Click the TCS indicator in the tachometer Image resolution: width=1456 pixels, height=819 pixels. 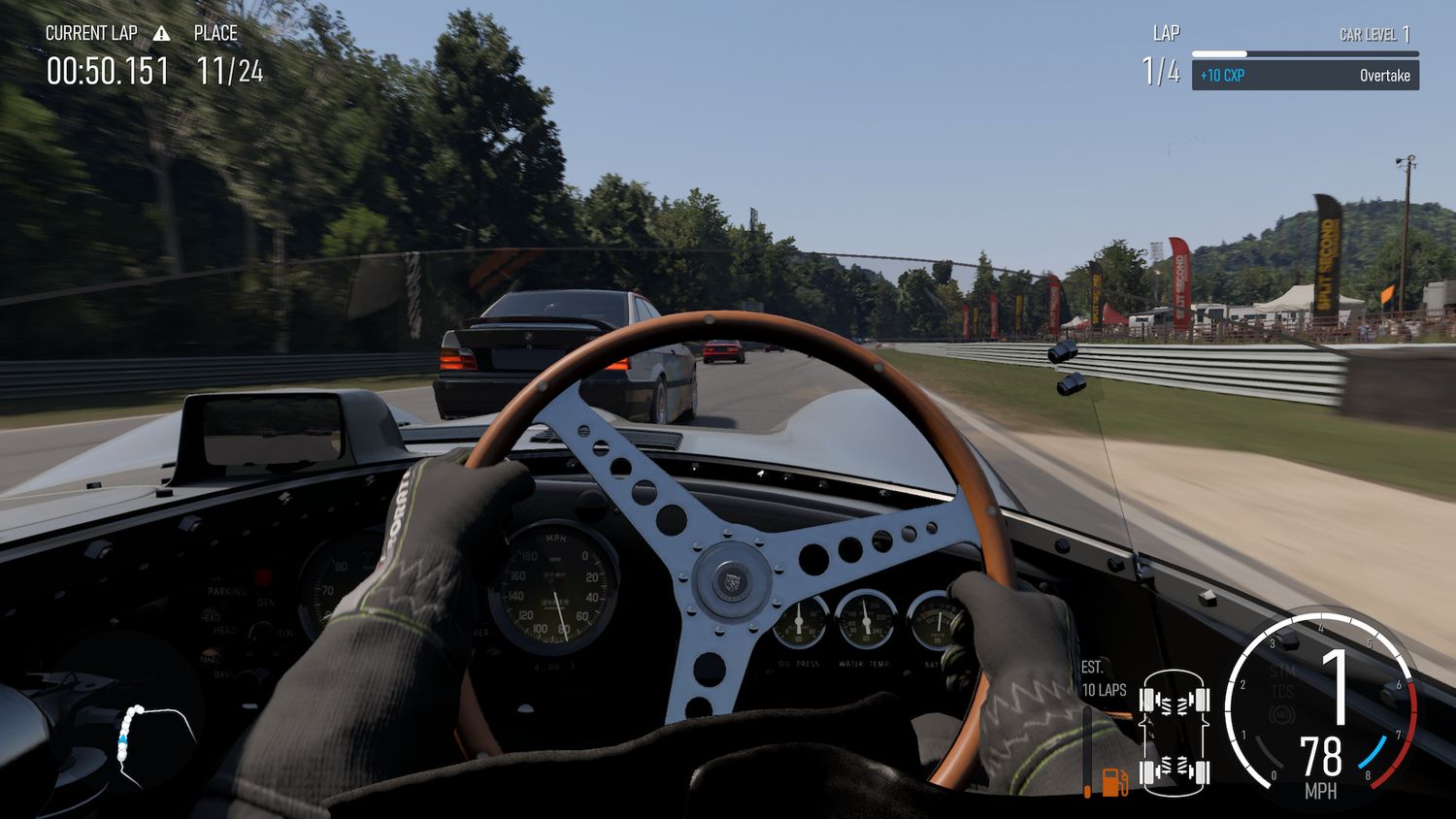(1282, 691)
